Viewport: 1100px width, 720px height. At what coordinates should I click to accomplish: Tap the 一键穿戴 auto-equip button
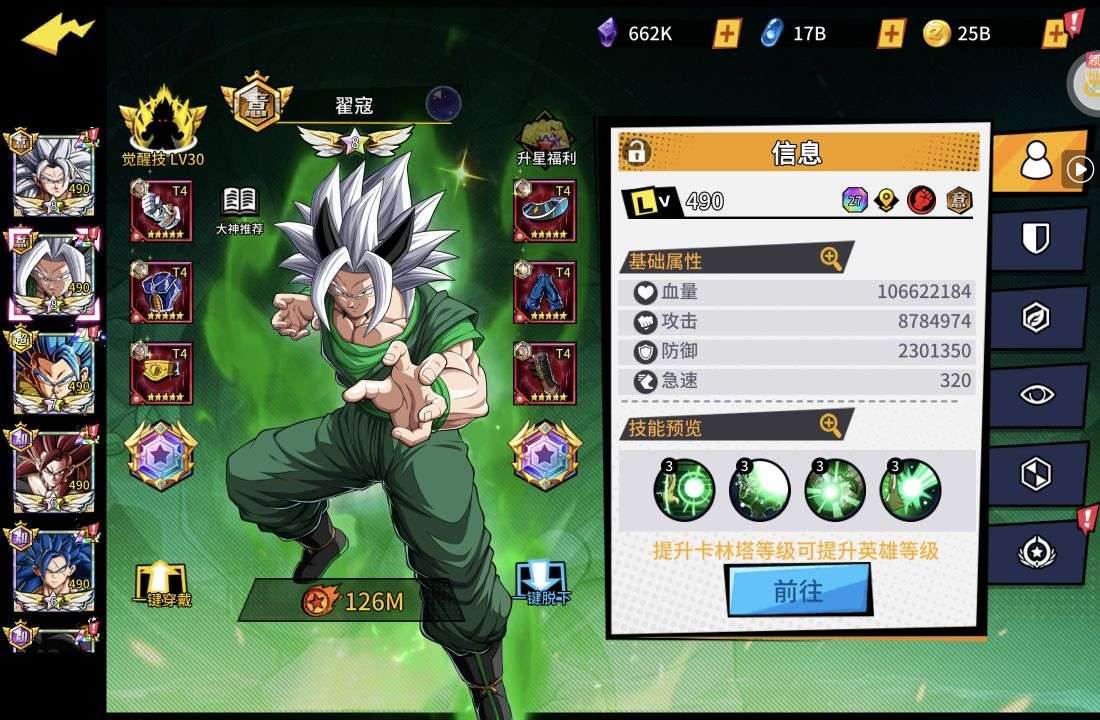tap(162, 585)
